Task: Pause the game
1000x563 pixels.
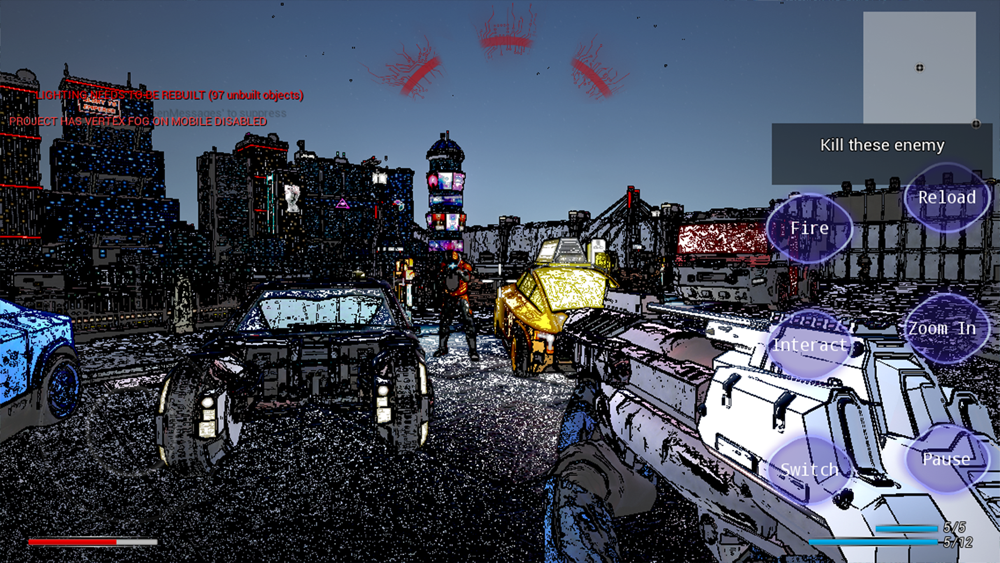Action: 946,459
